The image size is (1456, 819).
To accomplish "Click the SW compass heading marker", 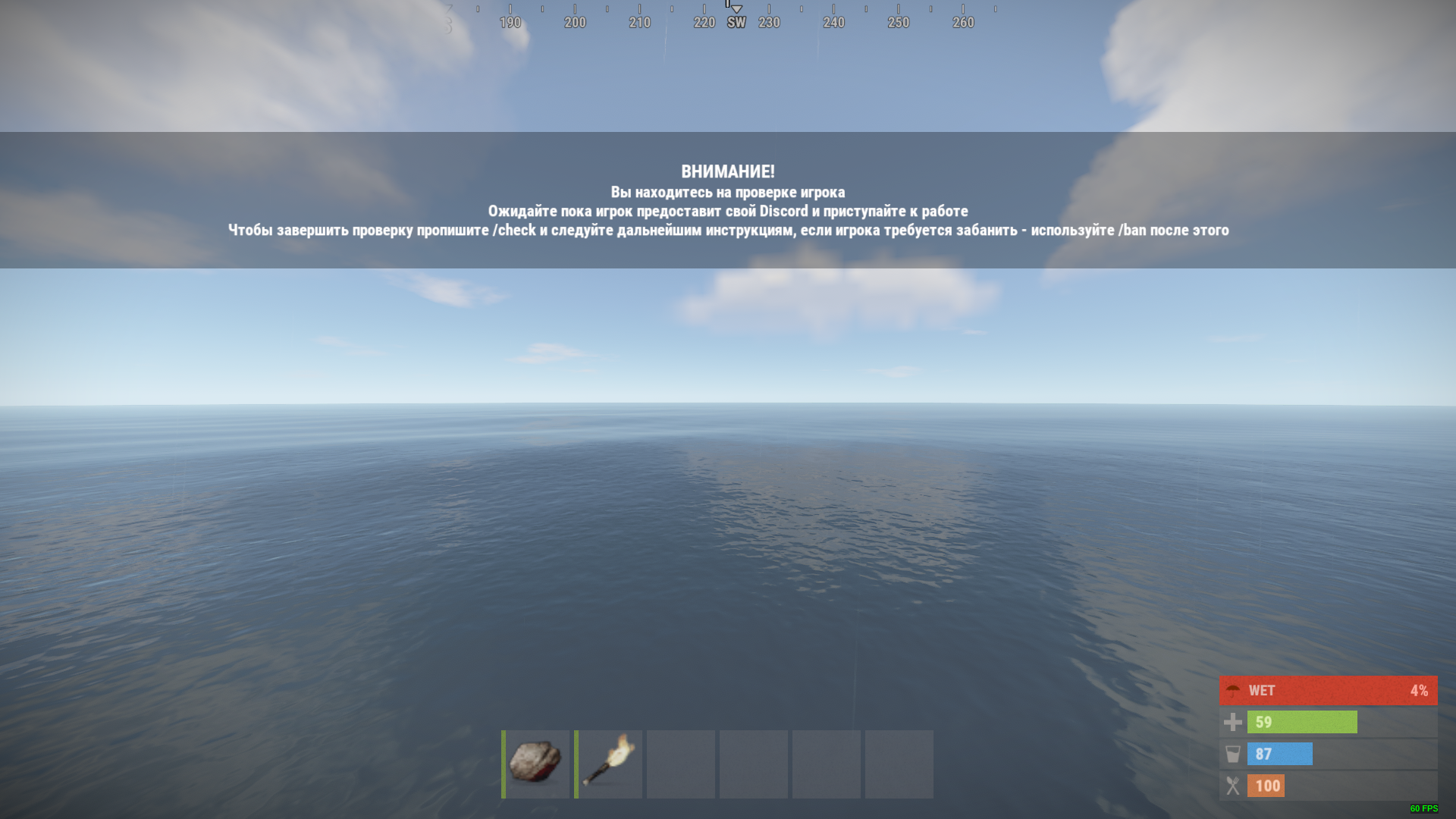I will point(736,22).
